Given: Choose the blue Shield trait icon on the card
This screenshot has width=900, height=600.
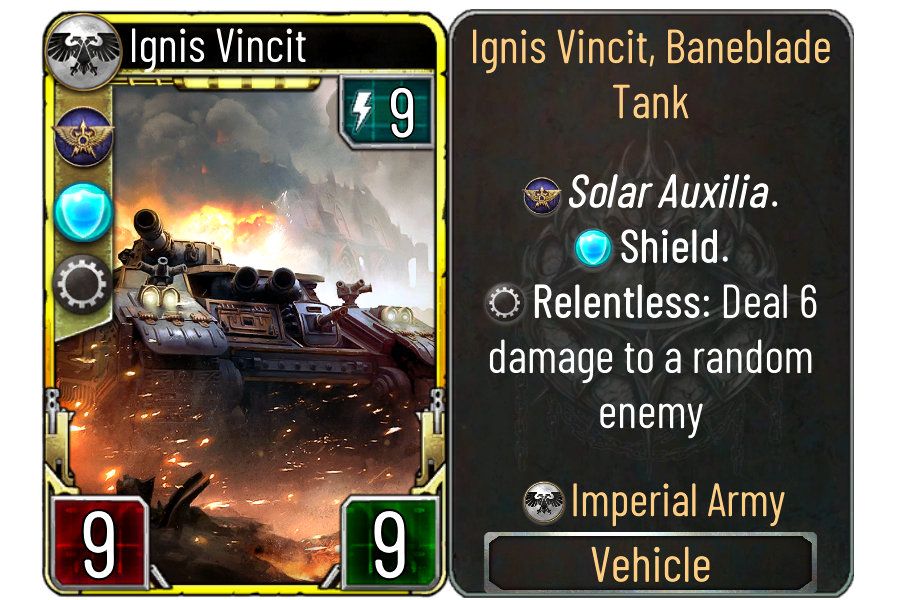Looking at the screenshot, I should (84, 210).
